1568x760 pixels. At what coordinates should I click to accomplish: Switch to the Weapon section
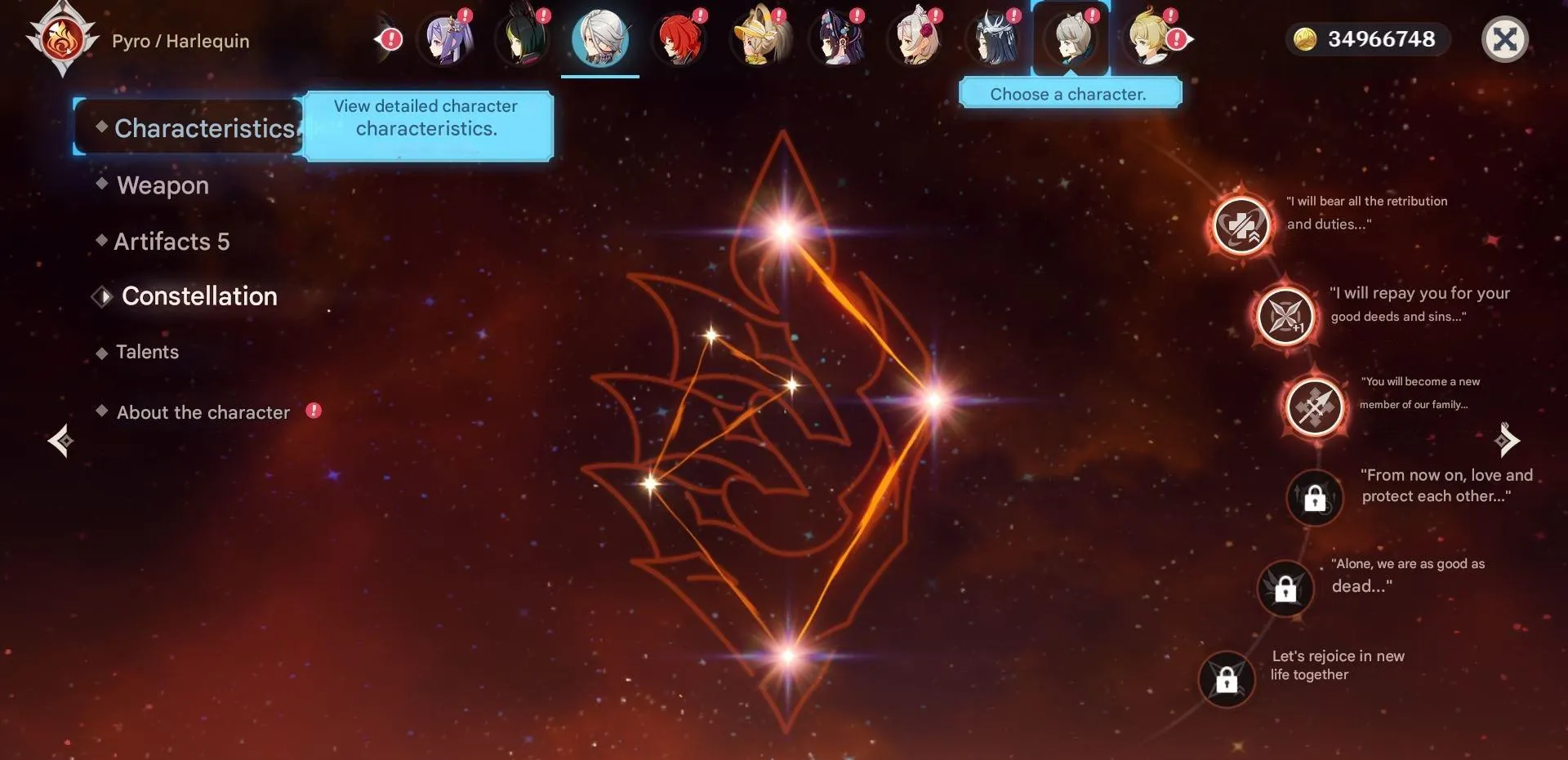[163, 185]
